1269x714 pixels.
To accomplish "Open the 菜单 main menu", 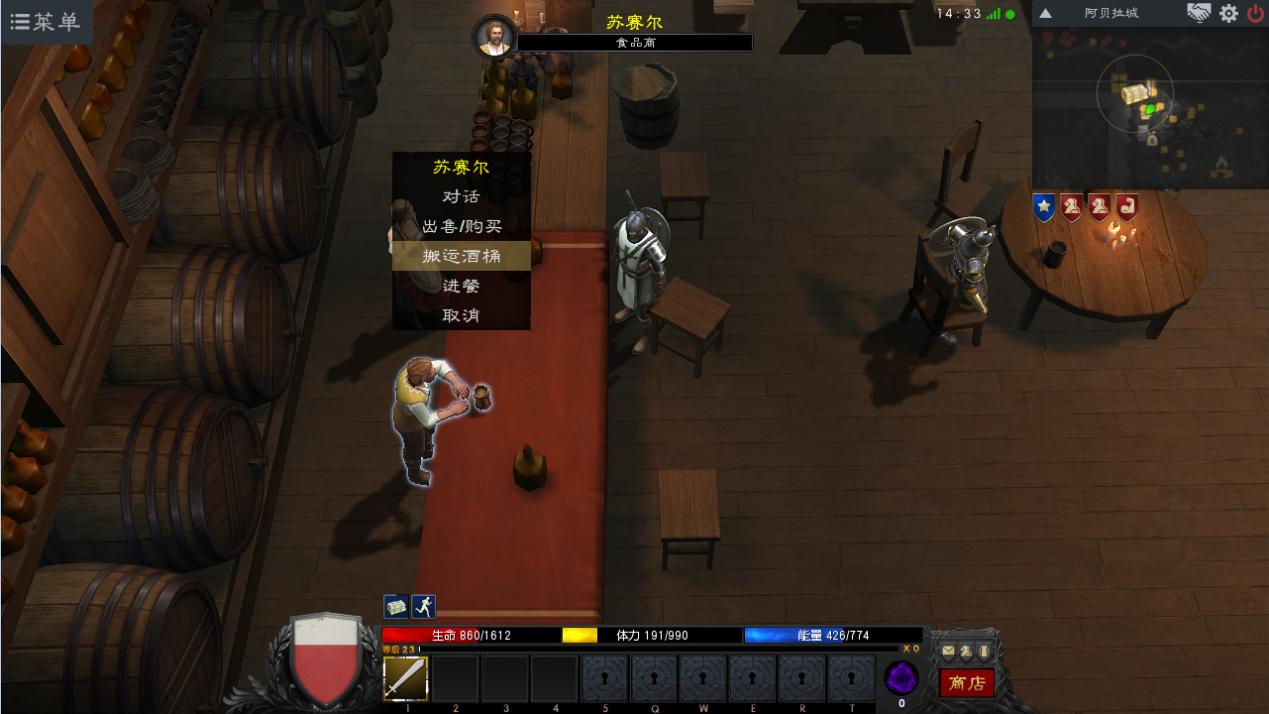I will [x=46, y=21].
